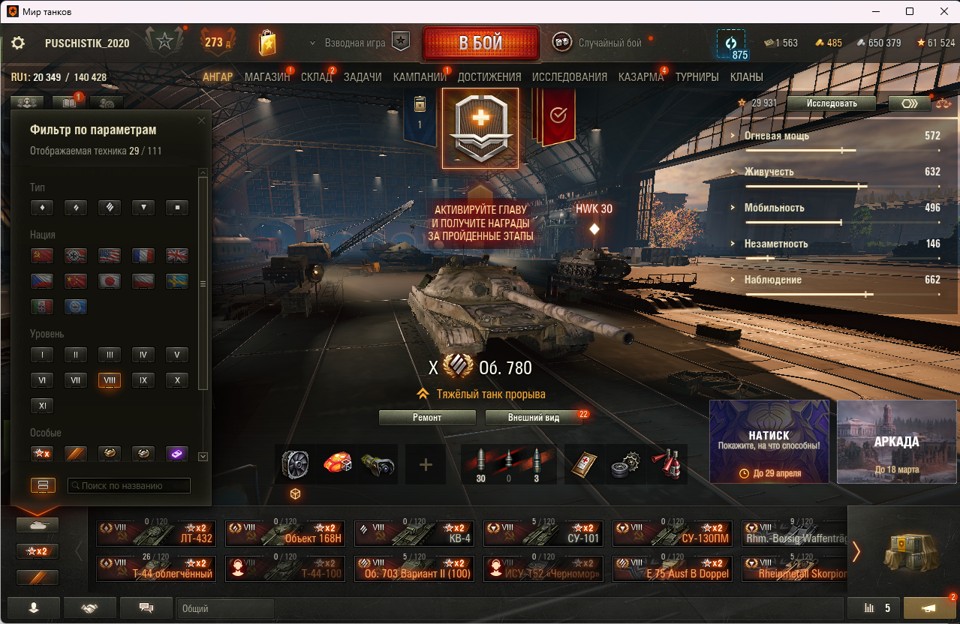Go to the ИССЛЕДОВАНИЯ tab
Screen dimensions: 960x624
pyautogui.click(x=569, y=77)
